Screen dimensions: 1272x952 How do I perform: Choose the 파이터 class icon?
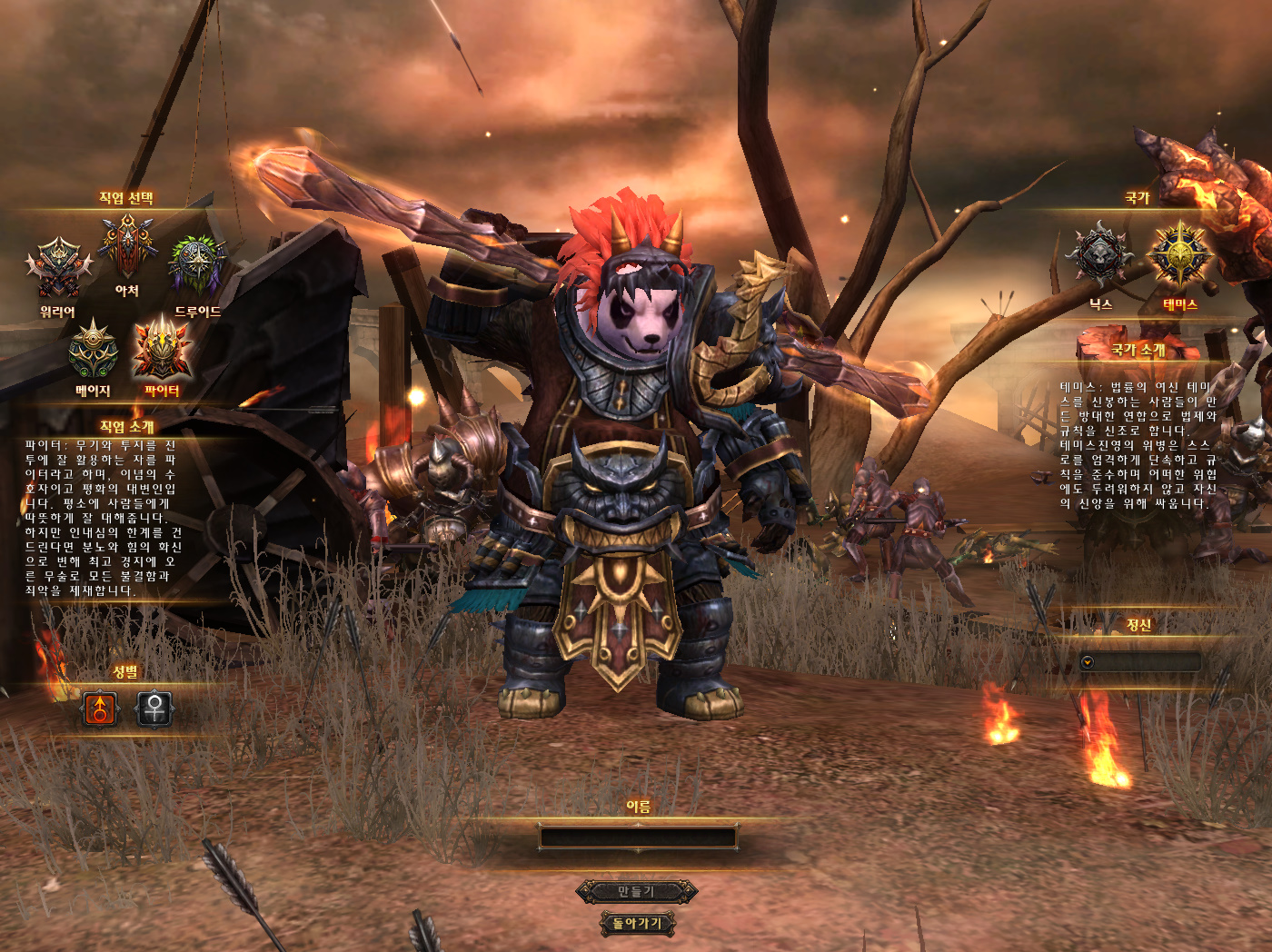click(x=162, y=348)
